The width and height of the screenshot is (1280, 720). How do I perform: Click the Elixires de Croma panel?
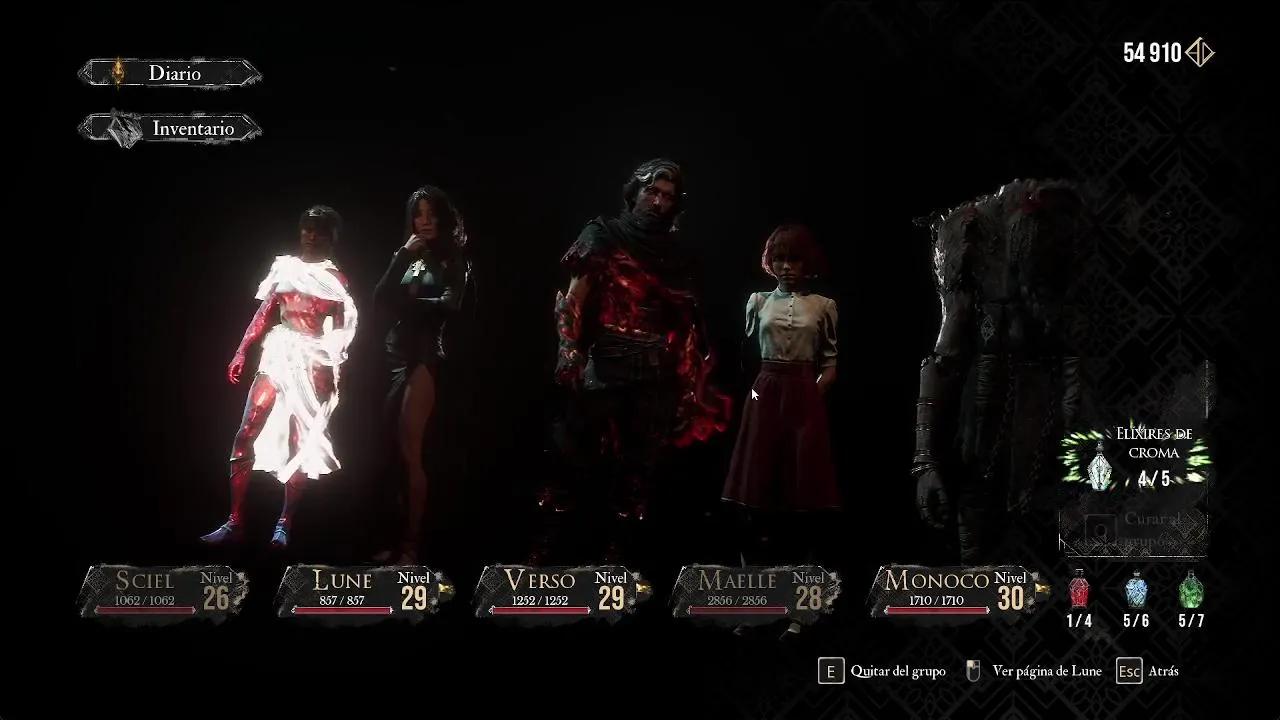click(x=1135, y=461)
